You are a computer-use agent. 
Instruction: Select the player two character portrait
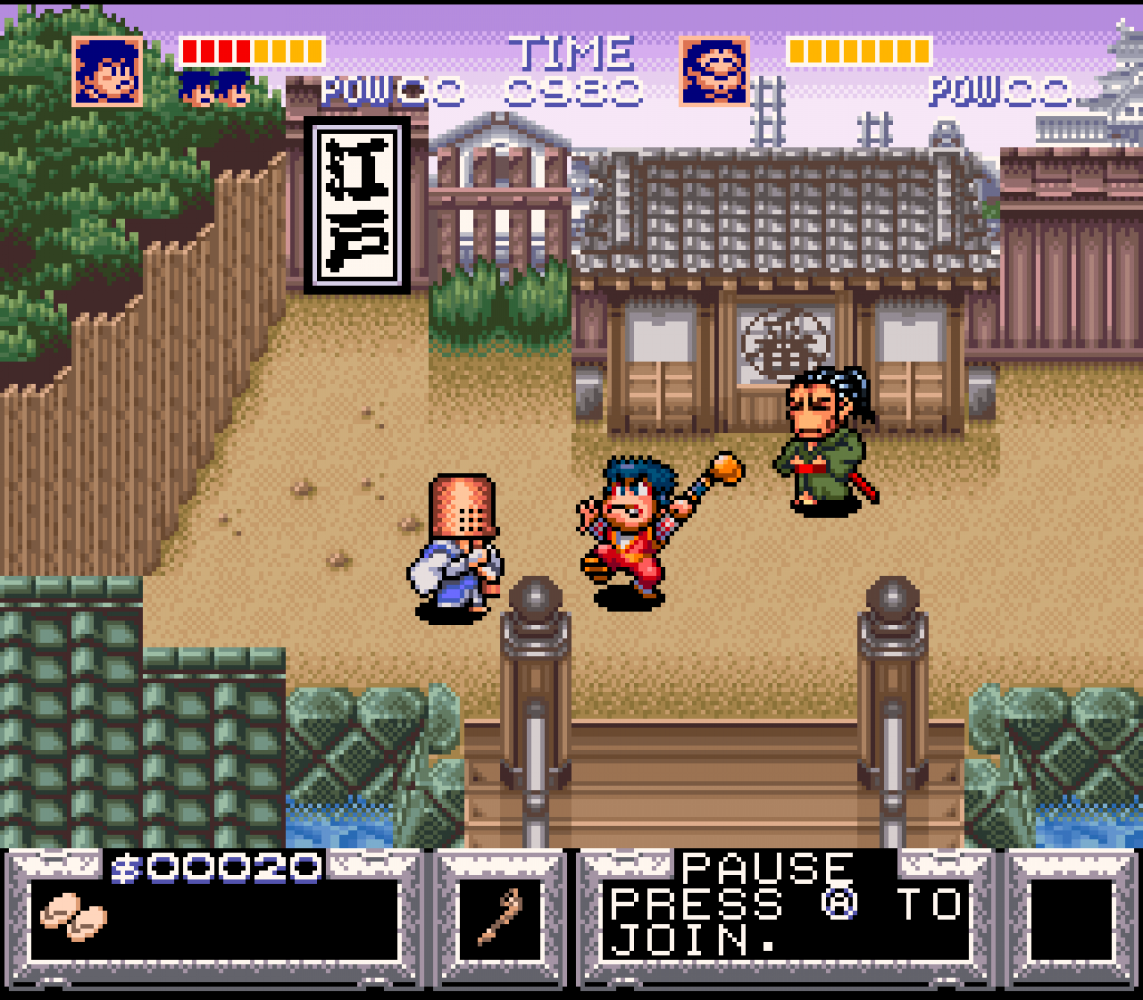[x=714, y=71]
